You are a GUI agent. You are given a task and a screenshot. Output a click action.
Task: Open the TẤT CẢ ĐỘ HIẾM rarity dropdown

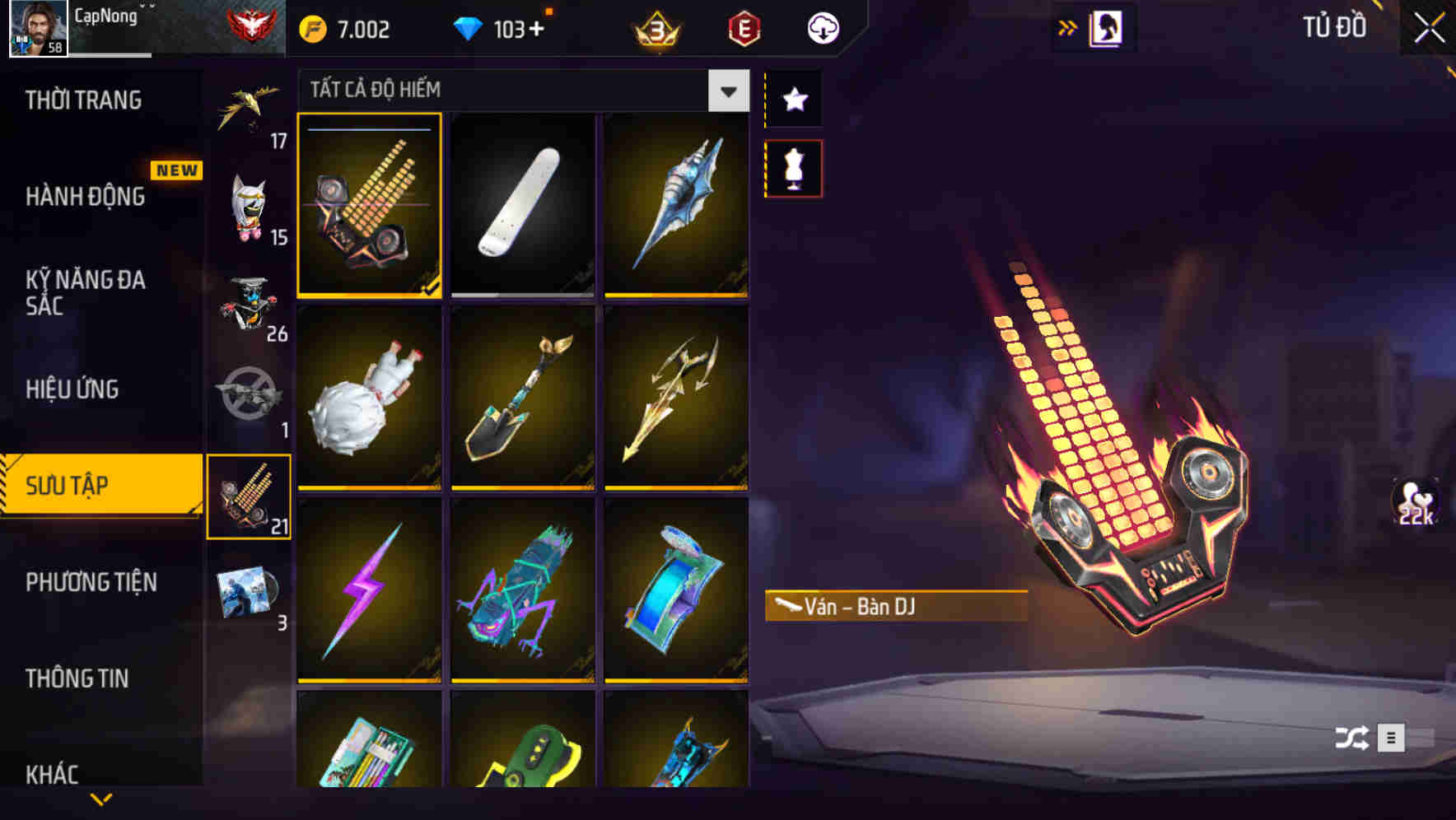[x=519, y=91]
